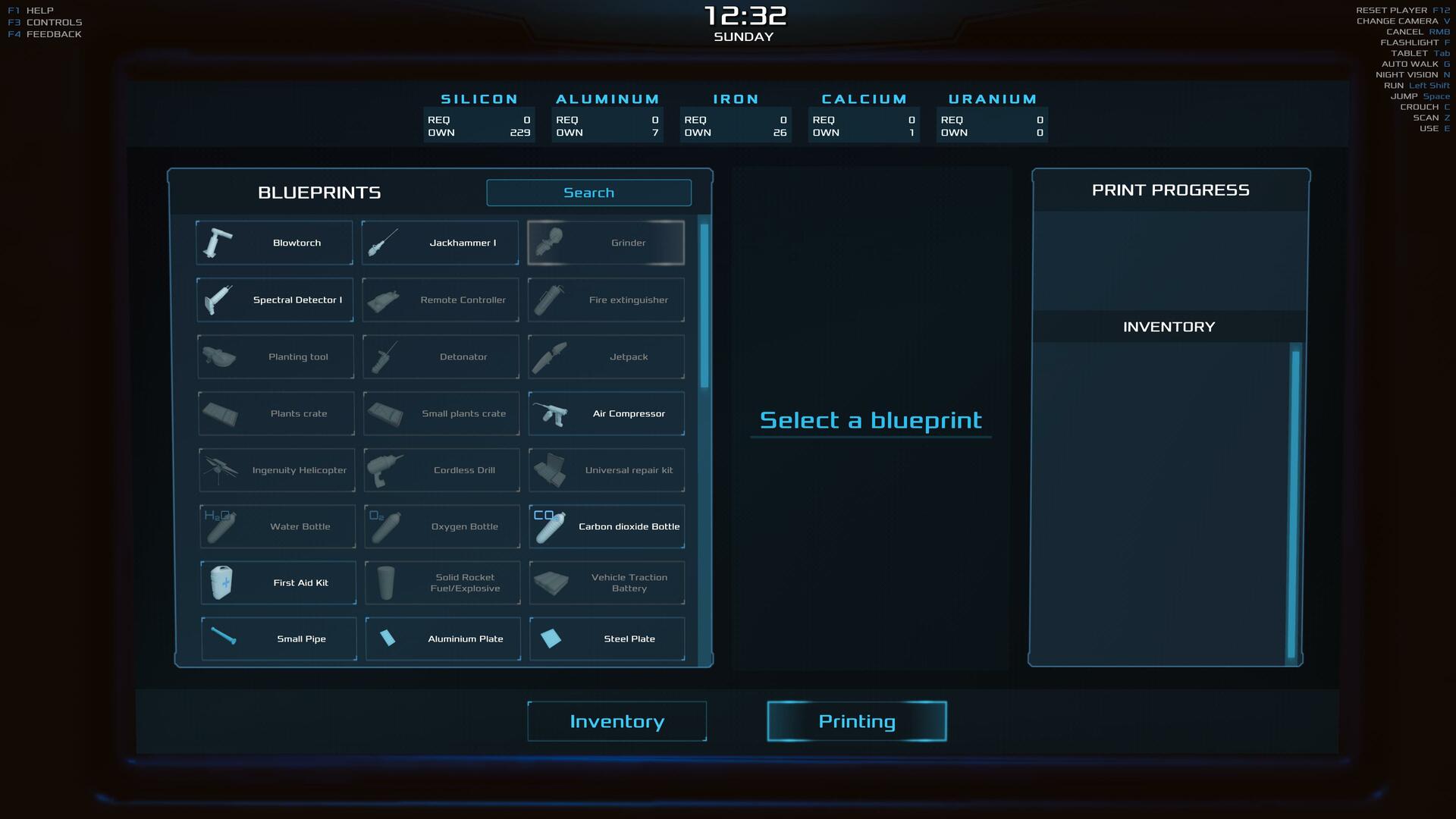1456x819 pixels.
Task: Switch to the Inventory tab
Action: click(617, 721)
